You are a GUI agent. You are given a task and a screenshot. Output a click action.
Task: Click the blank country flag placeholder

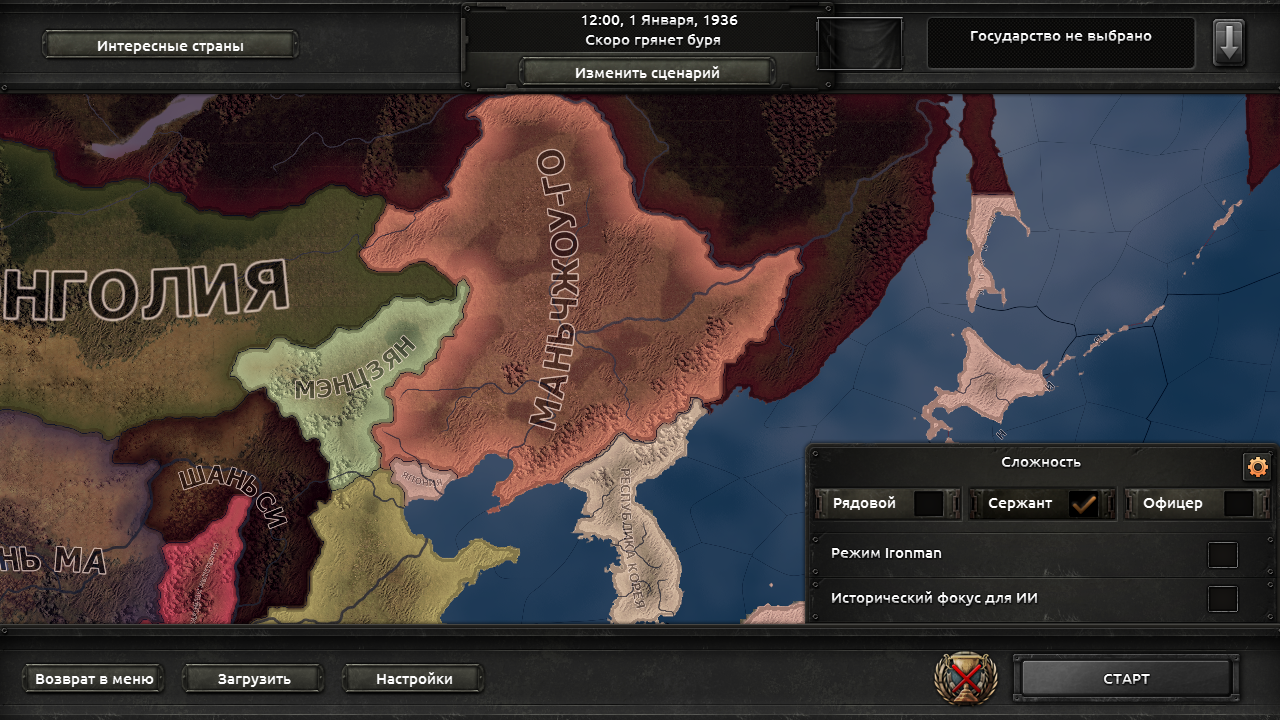(x=862, y=42)
